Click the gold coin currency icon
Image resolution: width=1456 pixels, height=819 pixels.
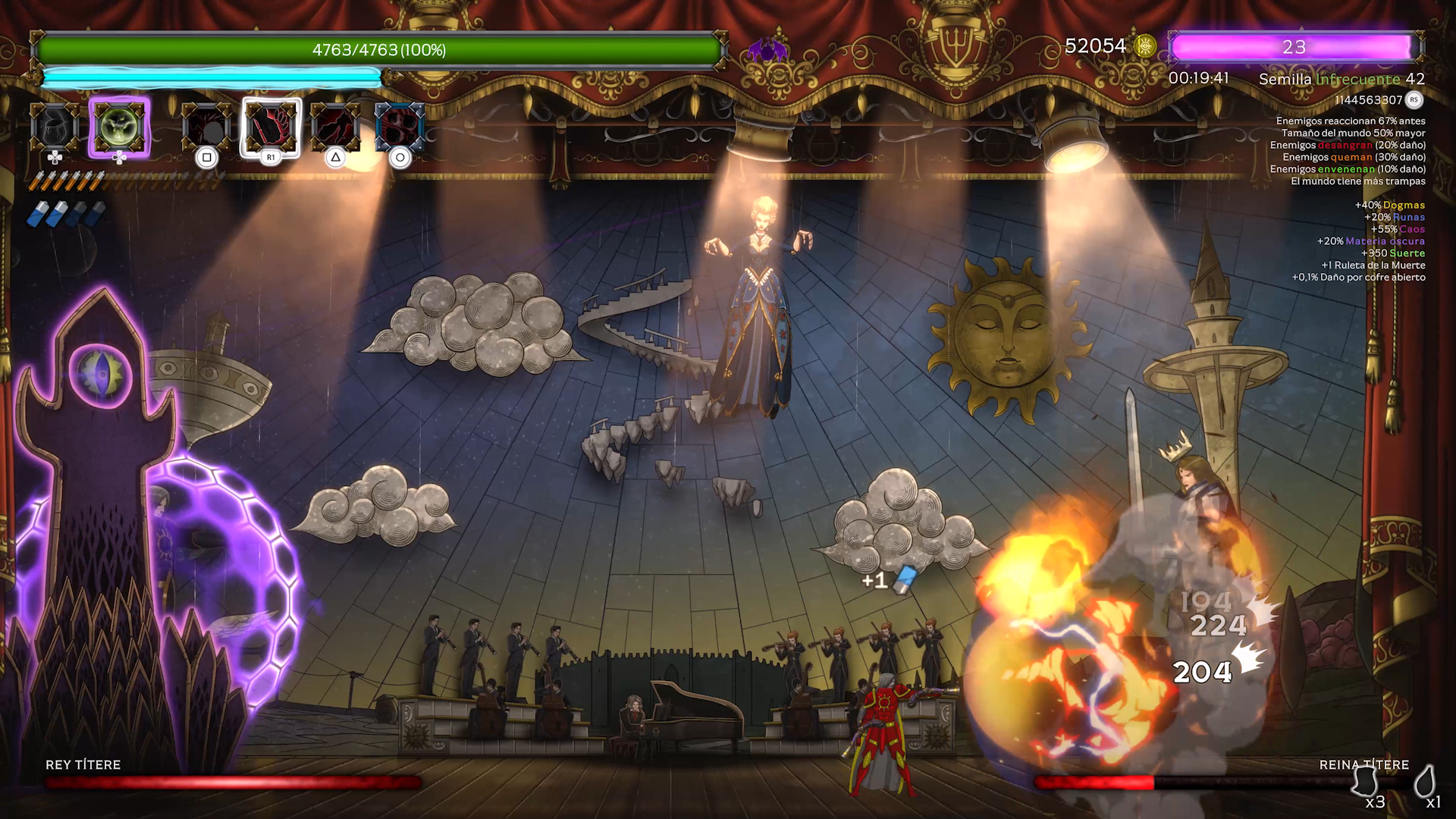point(1145,47)
